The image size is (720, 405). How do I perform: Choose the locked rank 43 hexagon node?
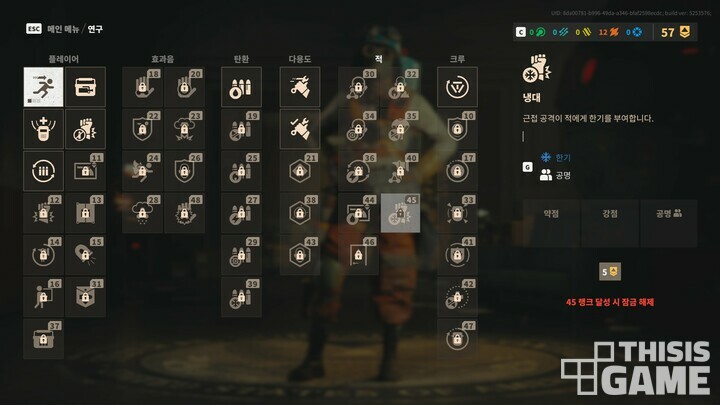click(x=299, y=255)
